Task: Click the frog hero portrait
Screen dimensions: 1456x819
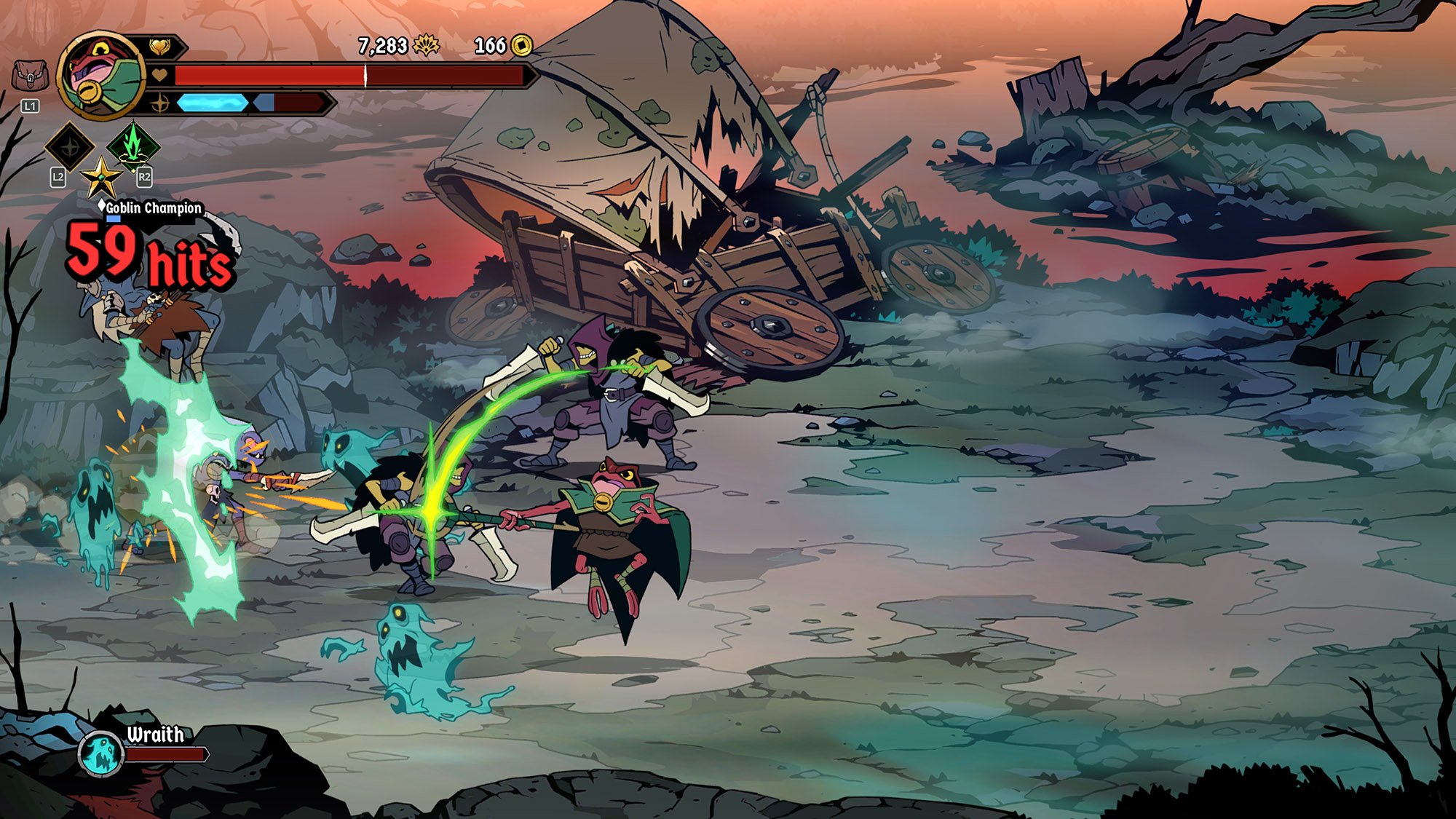Action: [102, 75]
